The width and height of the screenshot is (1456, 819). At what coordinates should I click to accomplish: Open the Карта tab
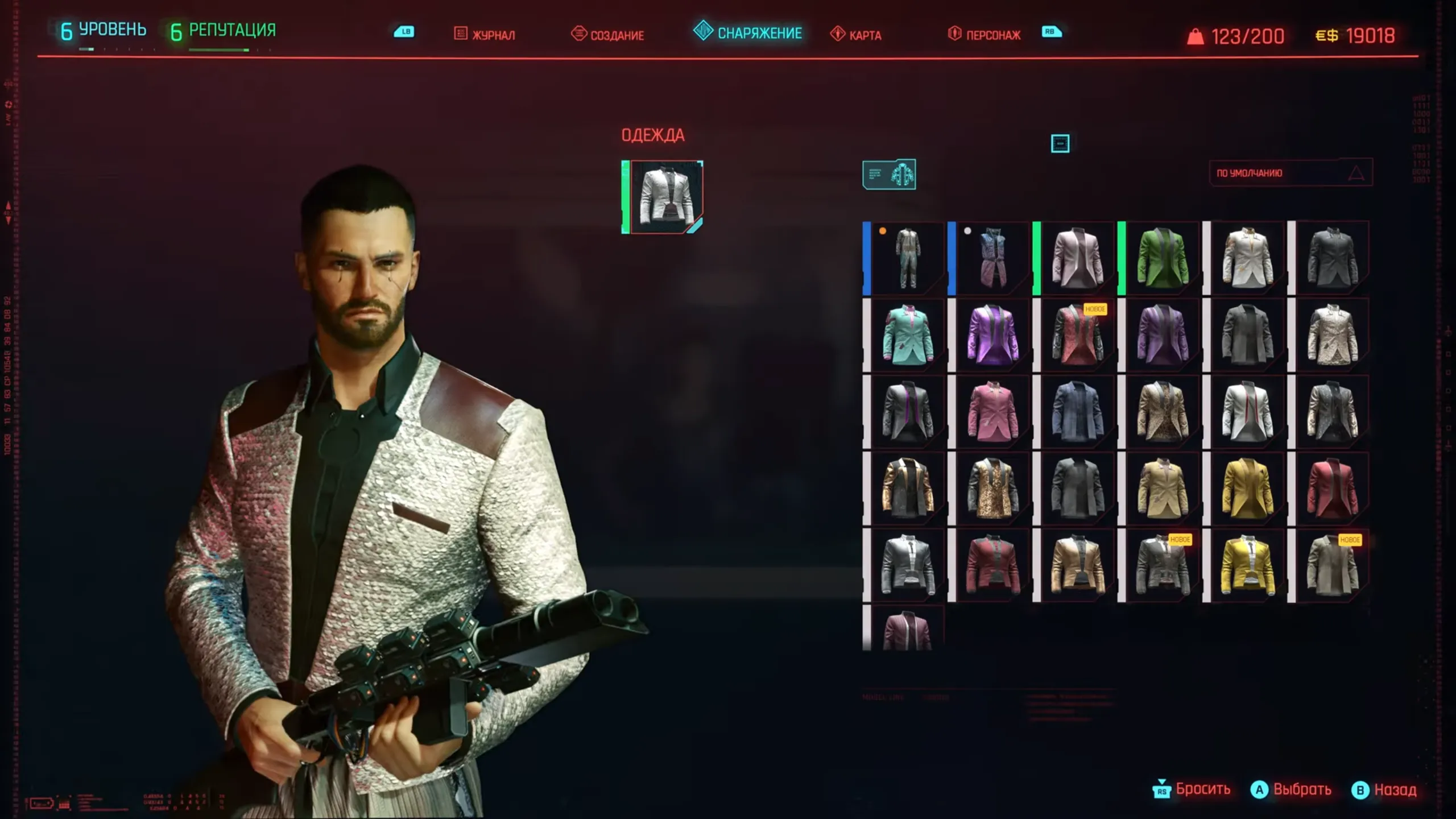point(856,35)
